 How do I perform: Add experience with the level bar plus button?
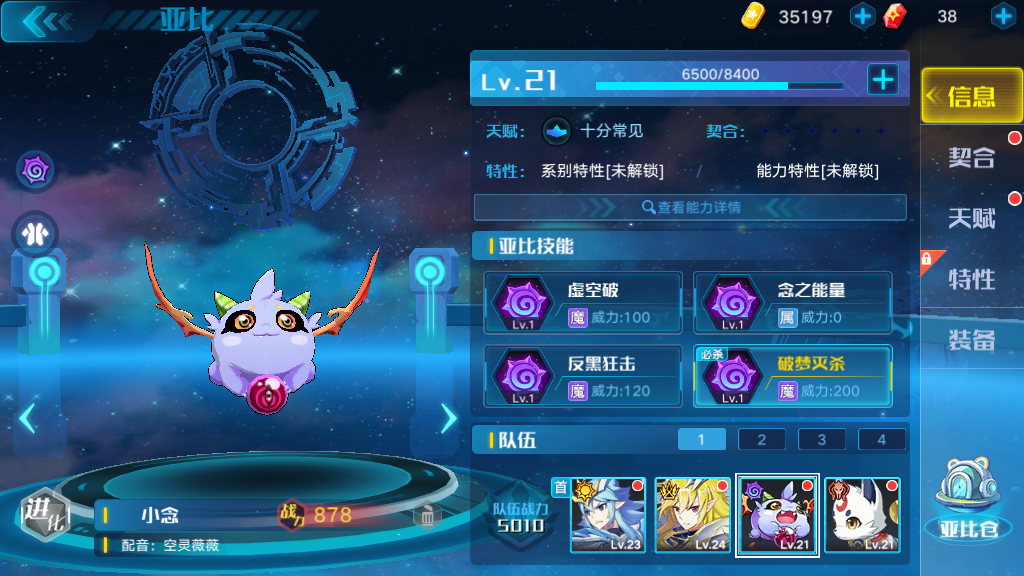click(882, 80)
